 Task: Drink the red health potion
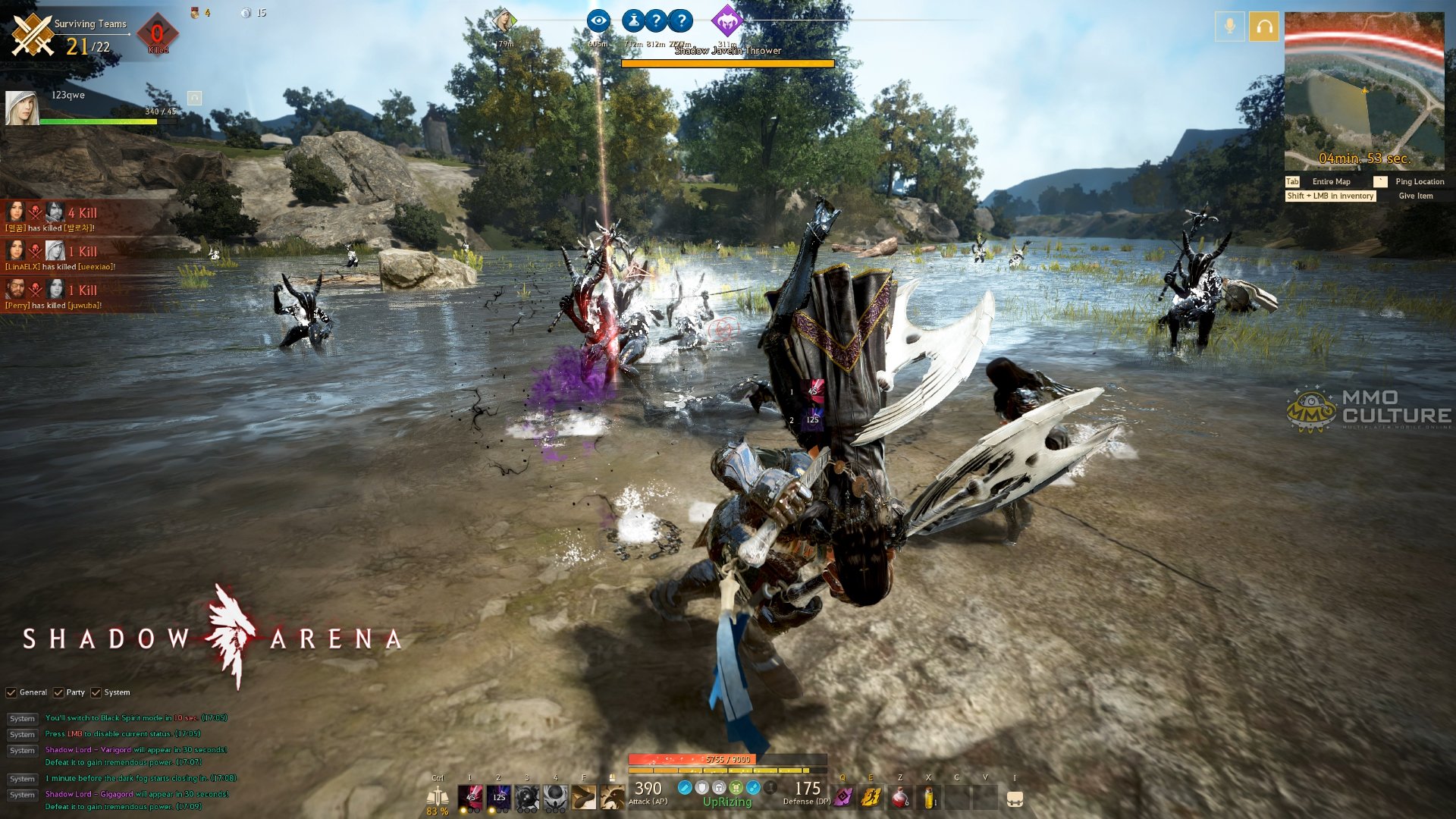click(x=899, y=797)
